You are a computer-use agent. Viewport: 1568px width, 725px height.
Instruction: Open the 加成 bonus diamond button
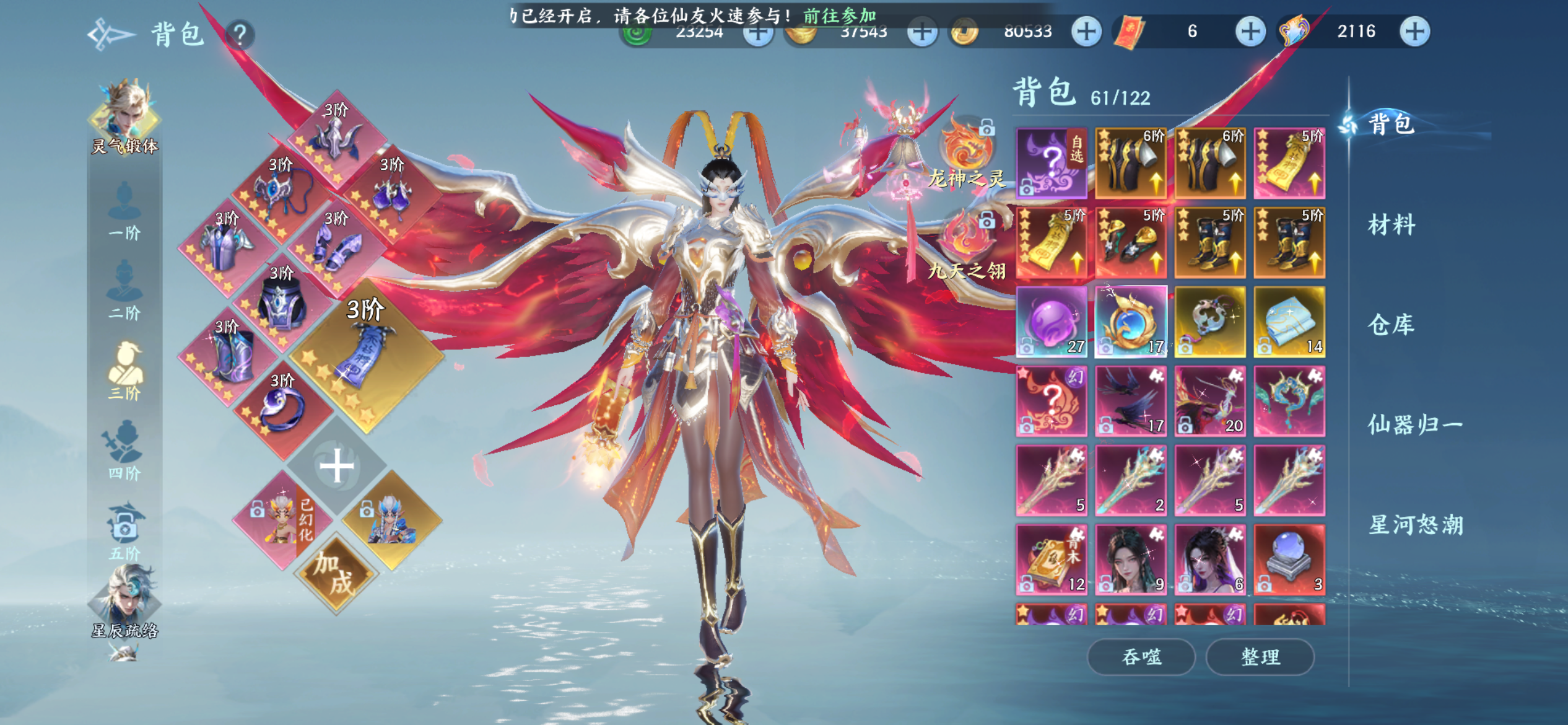click(335, 573)
